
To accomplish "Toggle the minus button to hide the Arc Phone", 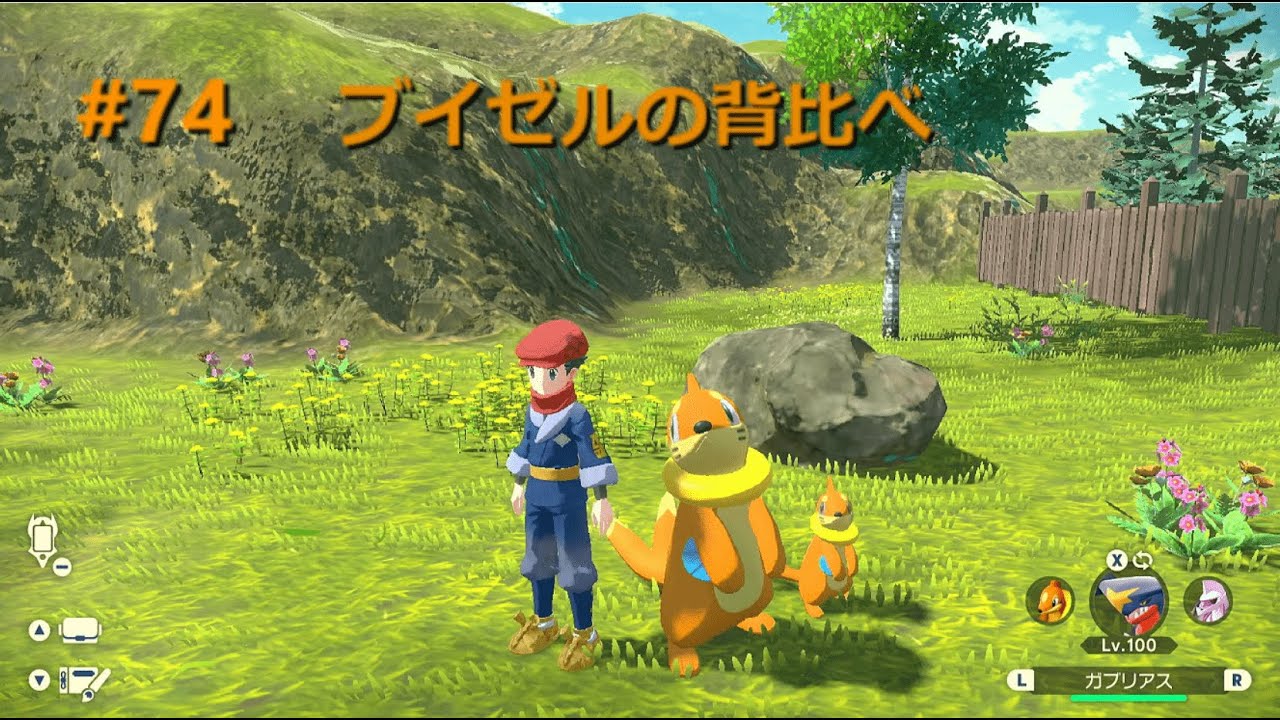I will pos(62,565).
